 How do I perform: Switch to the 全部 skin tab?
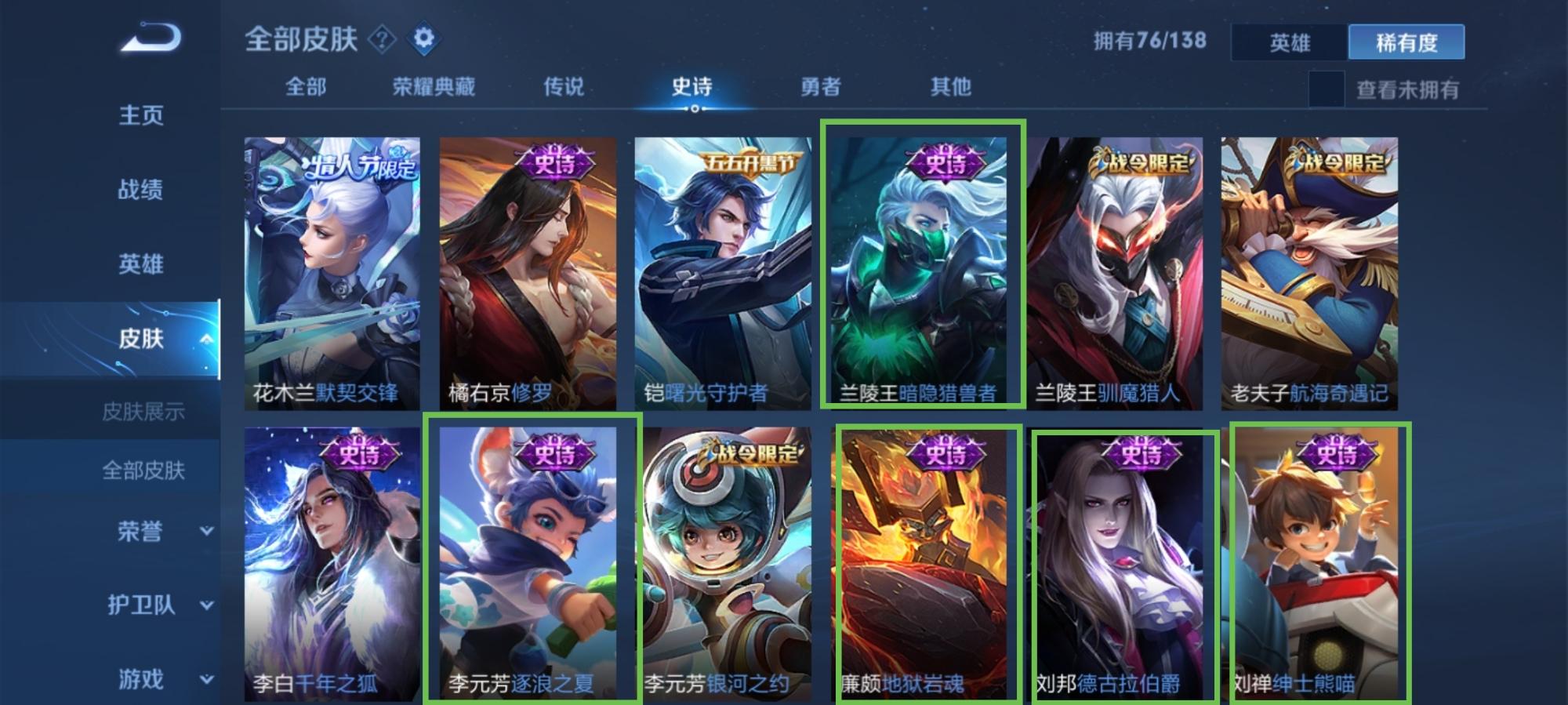coord(306,86)
